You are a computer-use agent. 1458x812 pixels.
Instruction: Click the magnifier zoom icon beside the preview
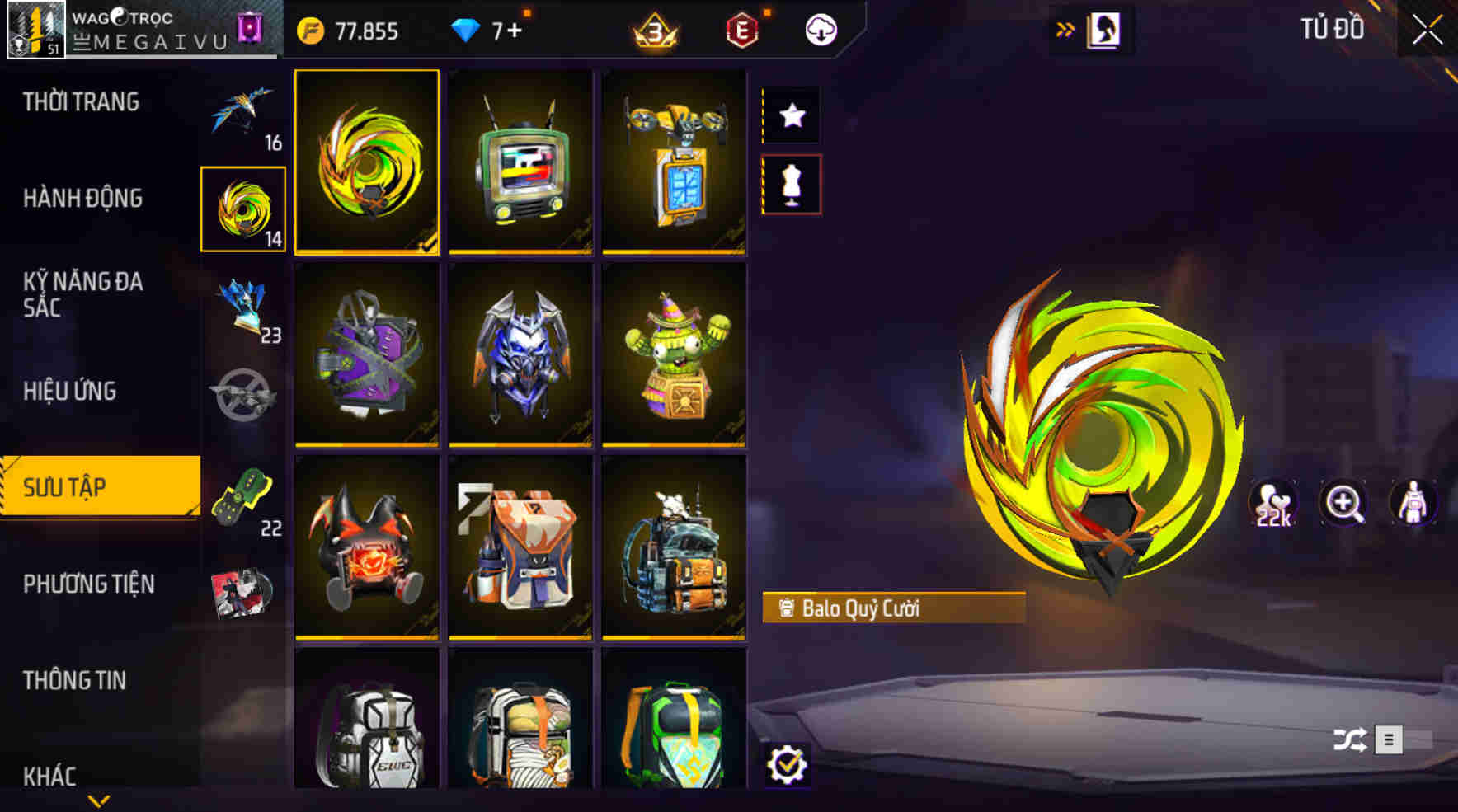[1344, 503]
